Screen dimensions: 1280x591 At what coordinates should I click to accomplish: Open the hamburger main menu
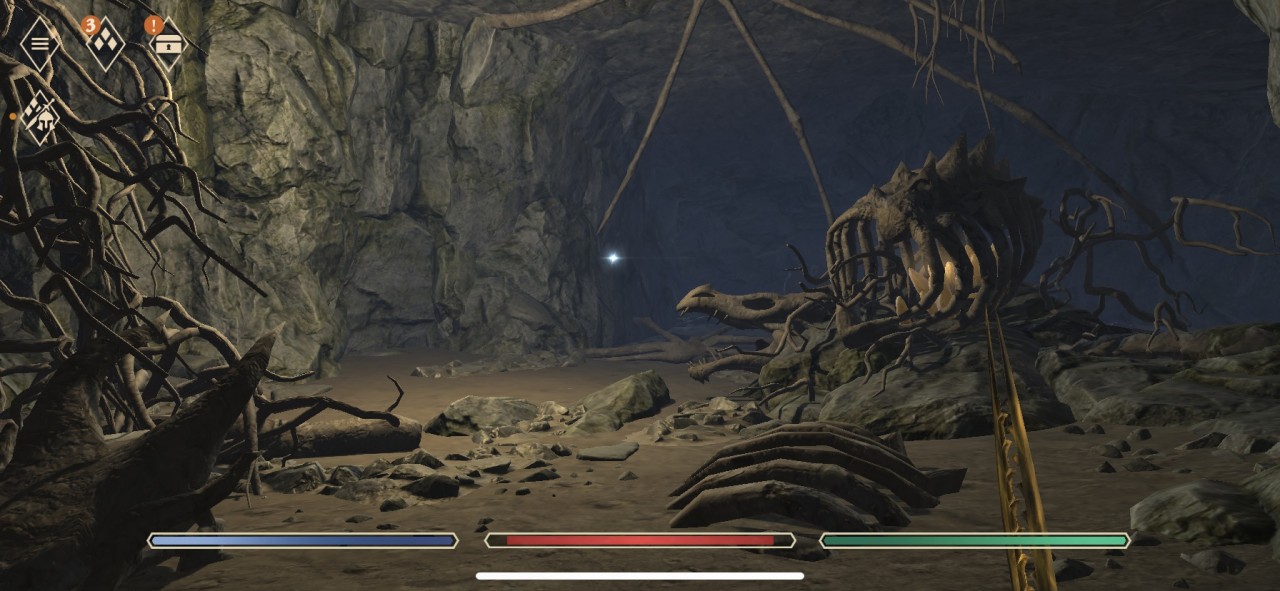(x=40, y=43)
